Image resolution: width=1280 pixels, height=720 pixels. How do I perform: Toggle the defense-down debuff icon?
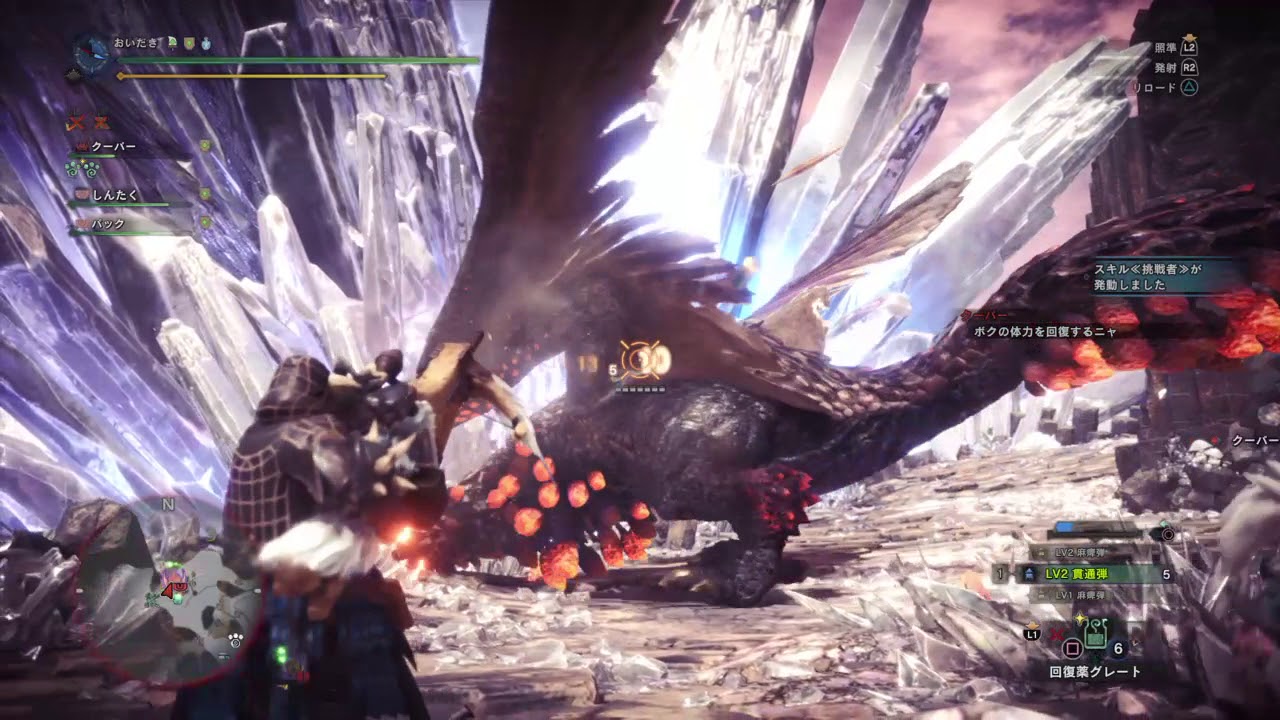point(100,123)
